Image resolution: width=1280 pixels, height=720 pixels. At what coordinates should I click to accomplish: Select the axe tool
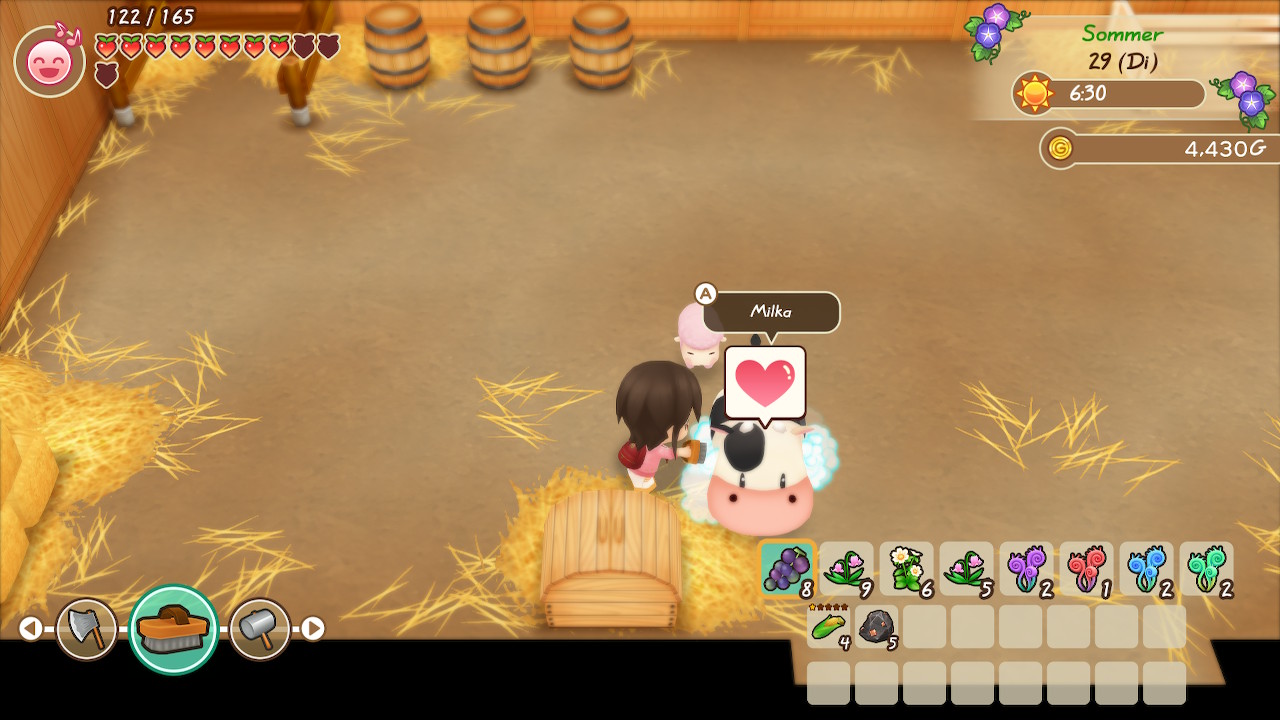coord(86,629)
